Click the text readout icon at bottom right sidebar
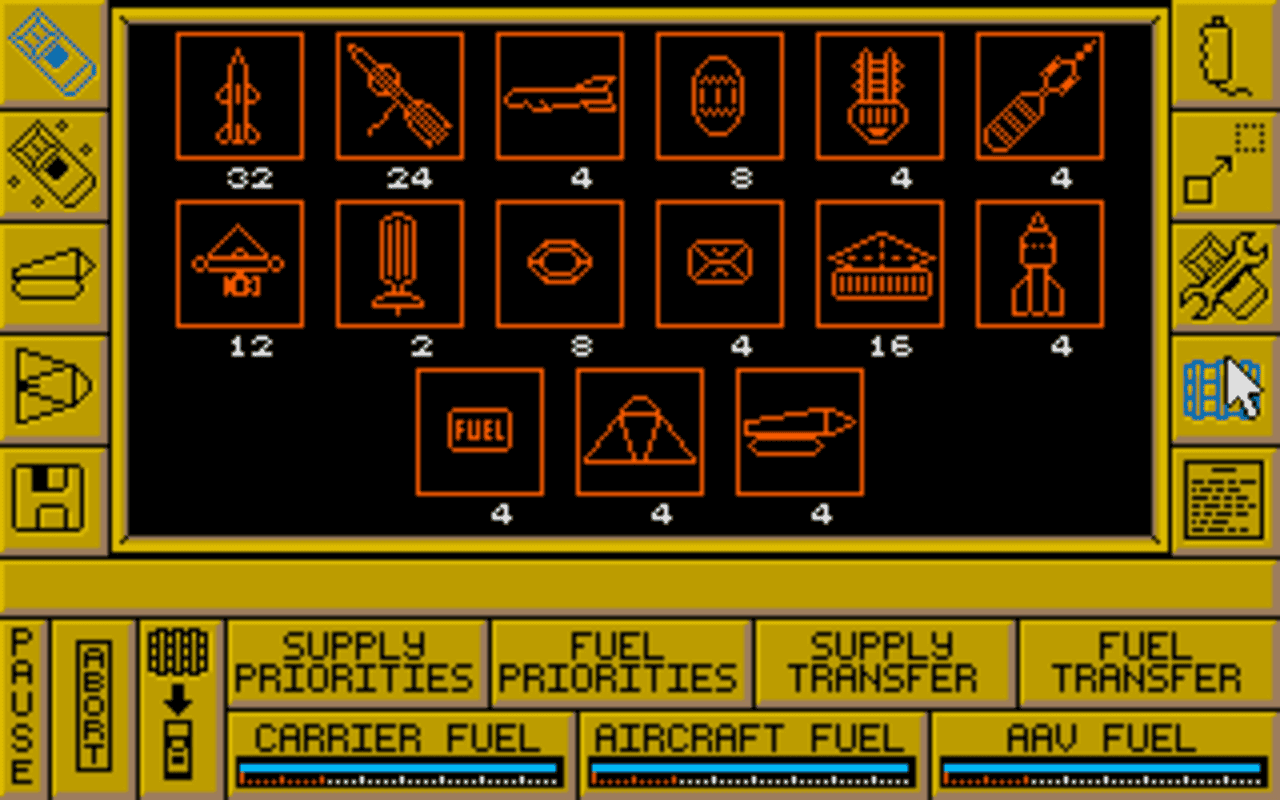Viewport: 1280px width, 800px height. (x=1222, y=496)
